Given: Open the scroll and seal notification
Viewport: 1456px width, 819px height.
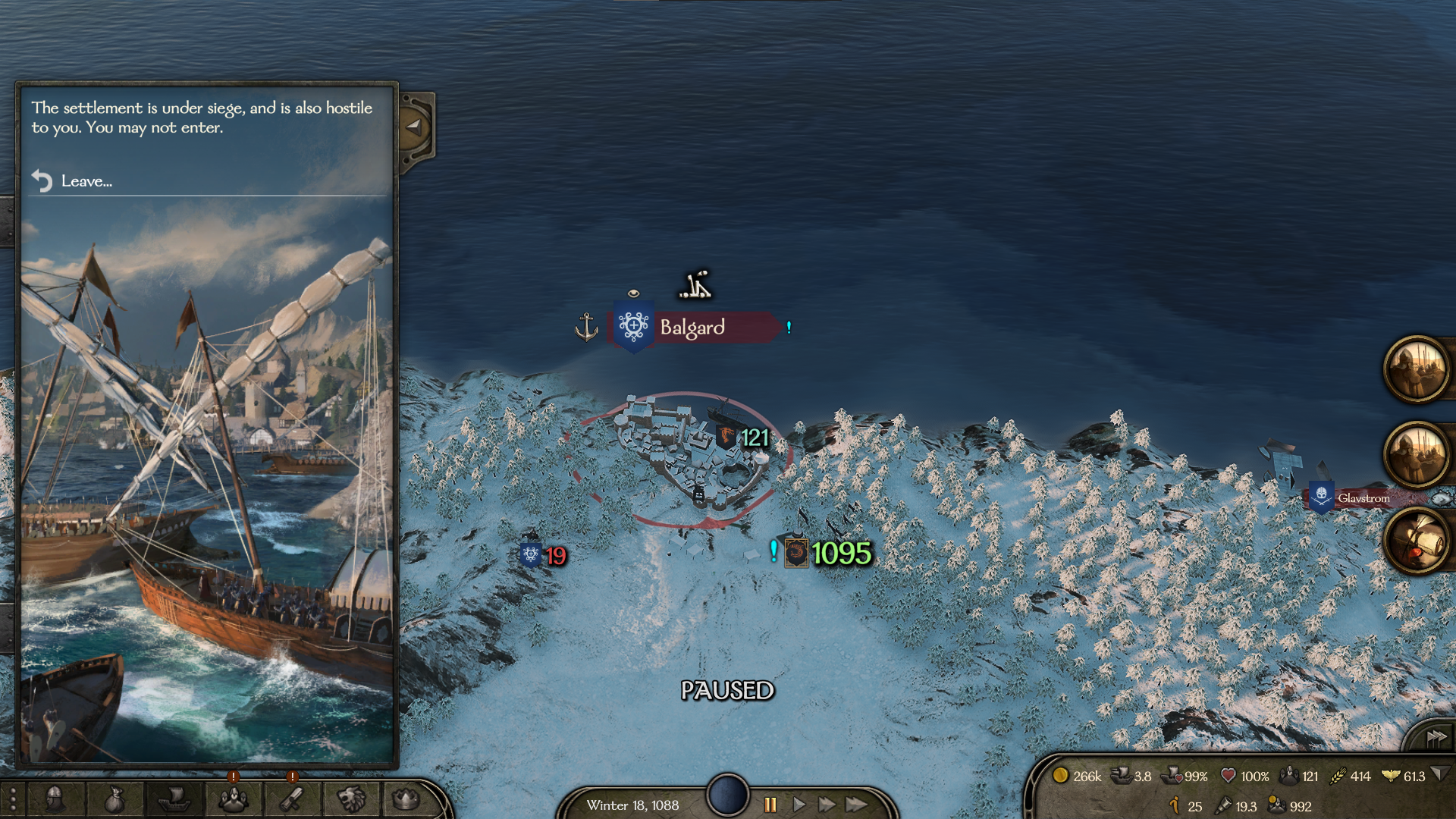Looking at the screenshot, I should pos(1416,541).
